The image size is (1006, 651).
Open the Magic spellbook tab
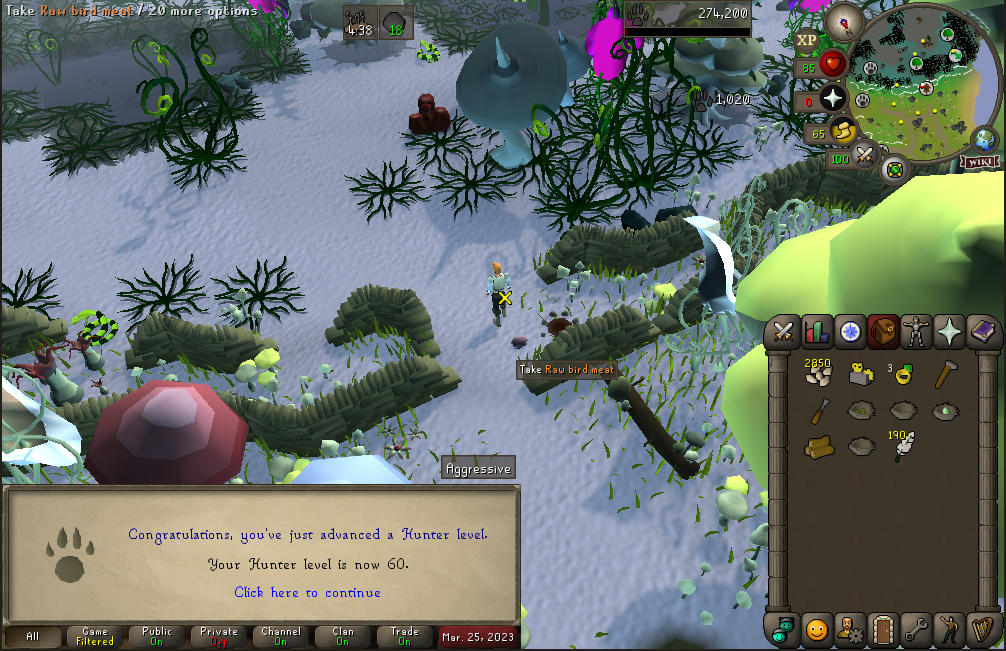[x=982, y=331]
